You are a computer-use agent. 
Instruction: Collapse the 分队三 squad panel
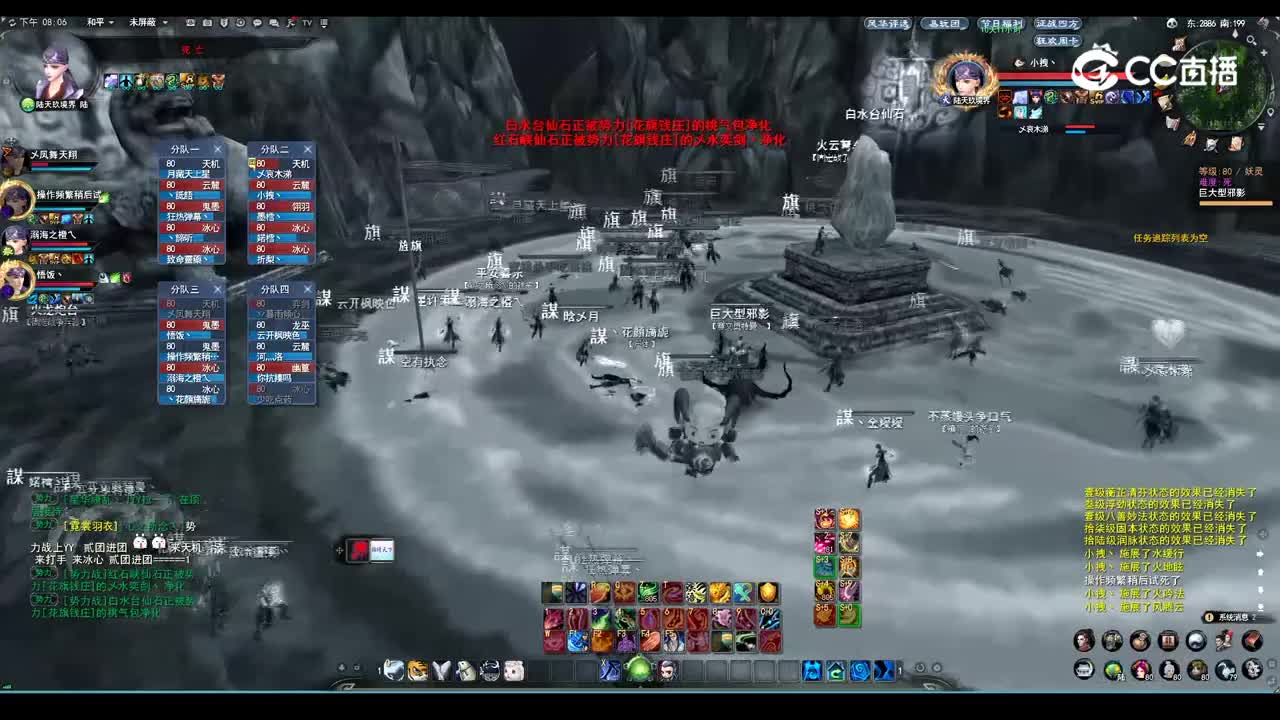219,288
